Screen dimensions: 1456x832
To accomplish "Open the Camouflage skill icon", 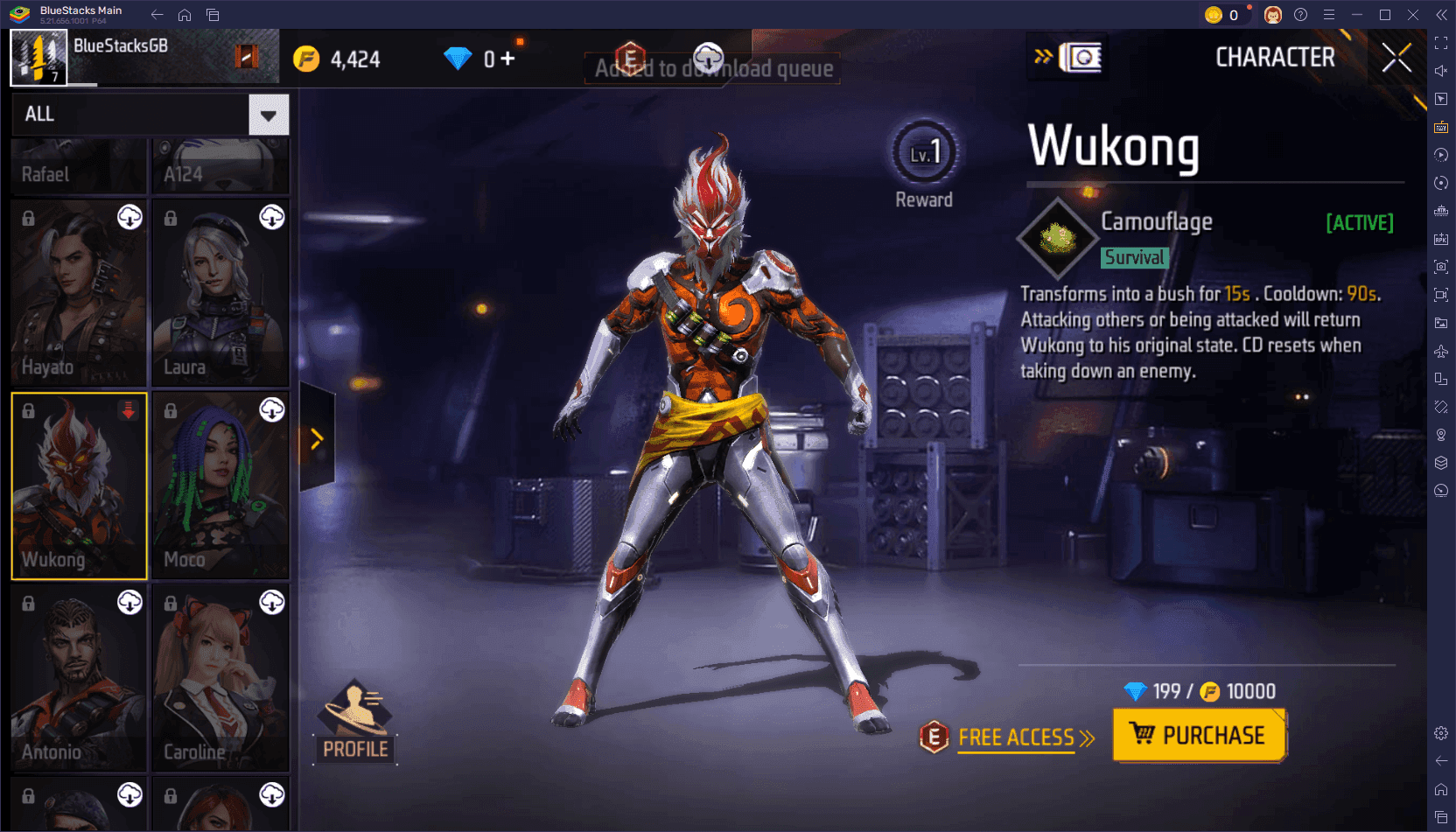I will pos(1058,238).
